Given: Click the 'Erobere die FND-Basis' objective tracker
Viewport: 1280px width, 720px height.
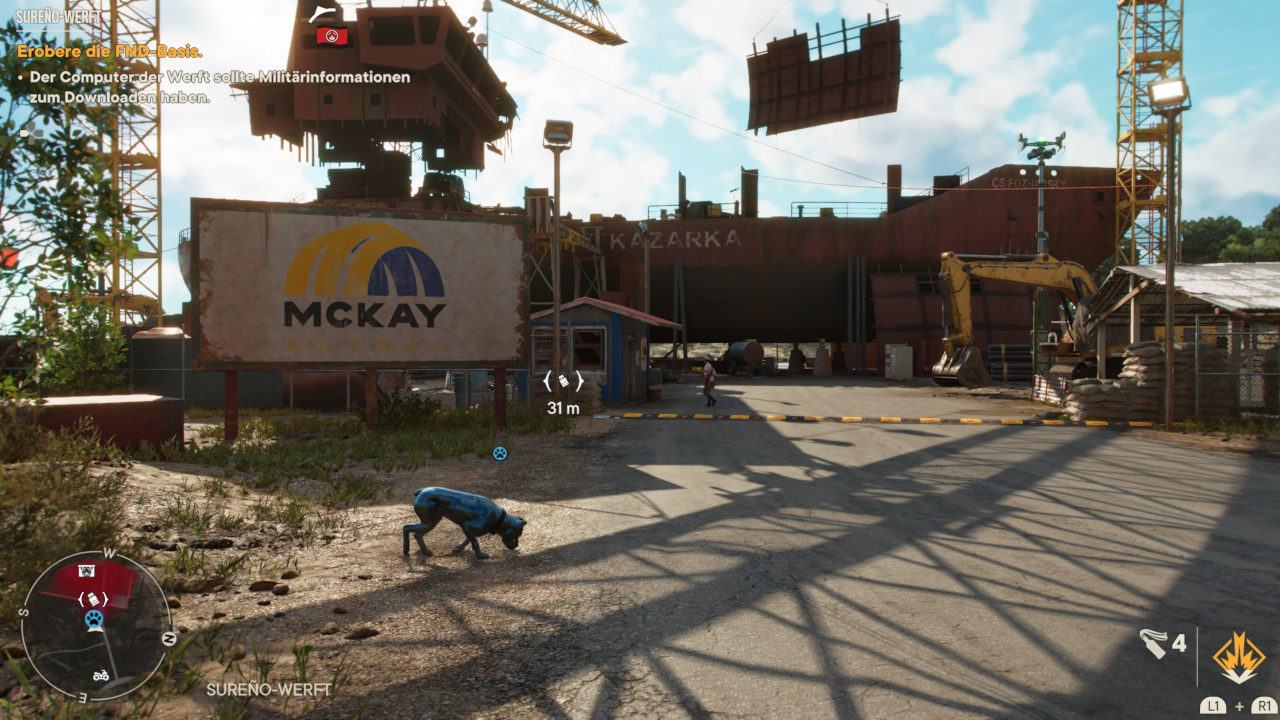Looking at the screenshot, I should click(110, 52).
